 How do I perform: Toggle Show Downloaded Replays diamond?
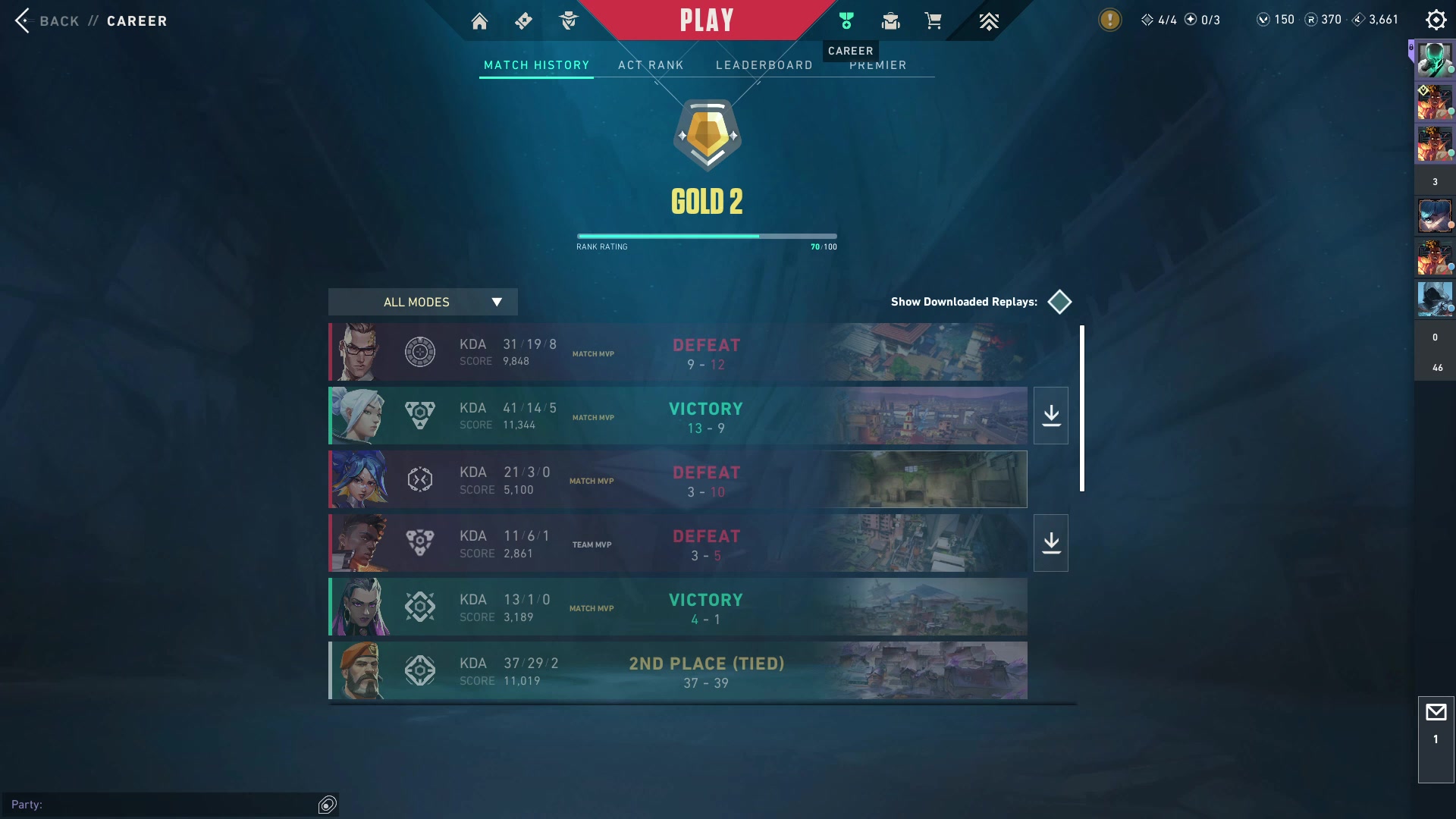[x=1059, y=302]
